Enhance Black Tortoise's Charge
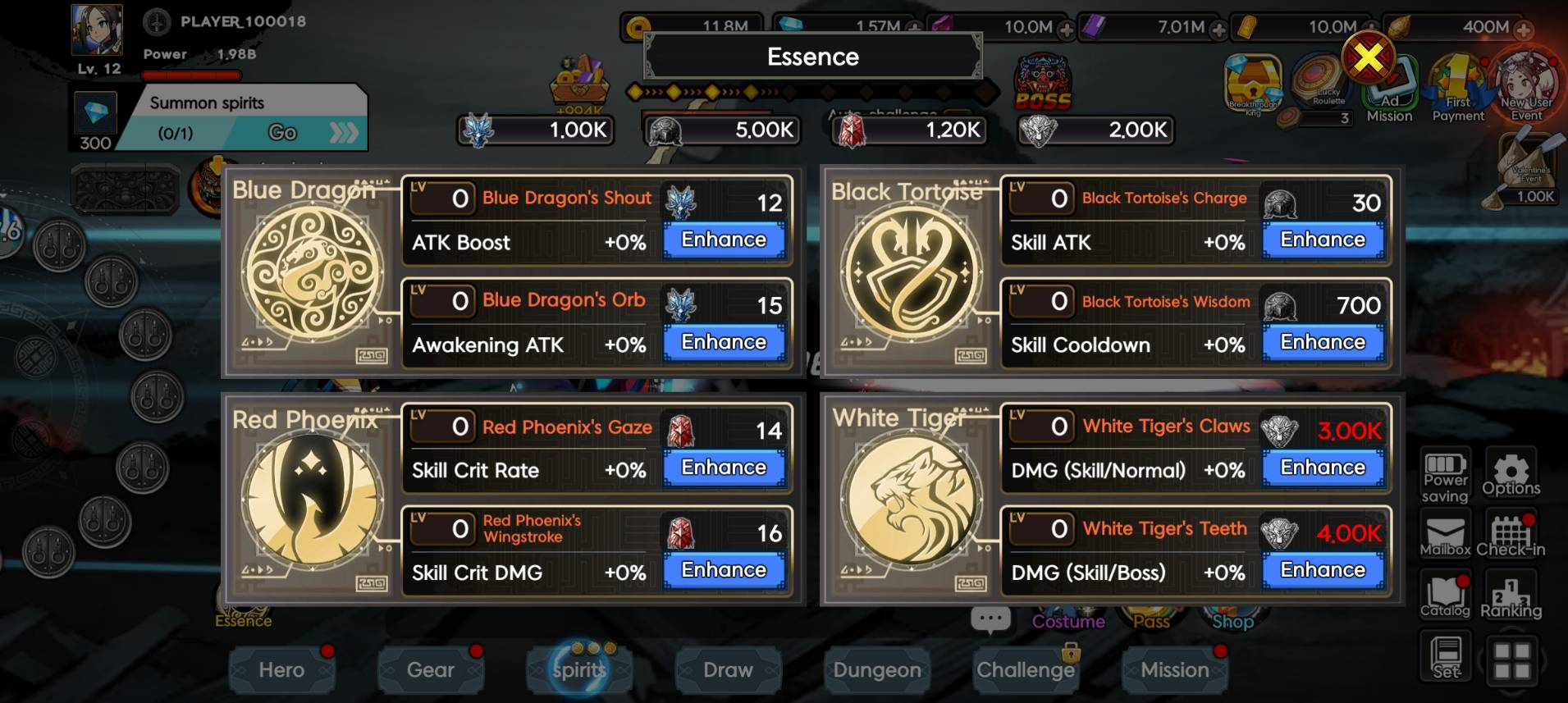 point(1323,240)
